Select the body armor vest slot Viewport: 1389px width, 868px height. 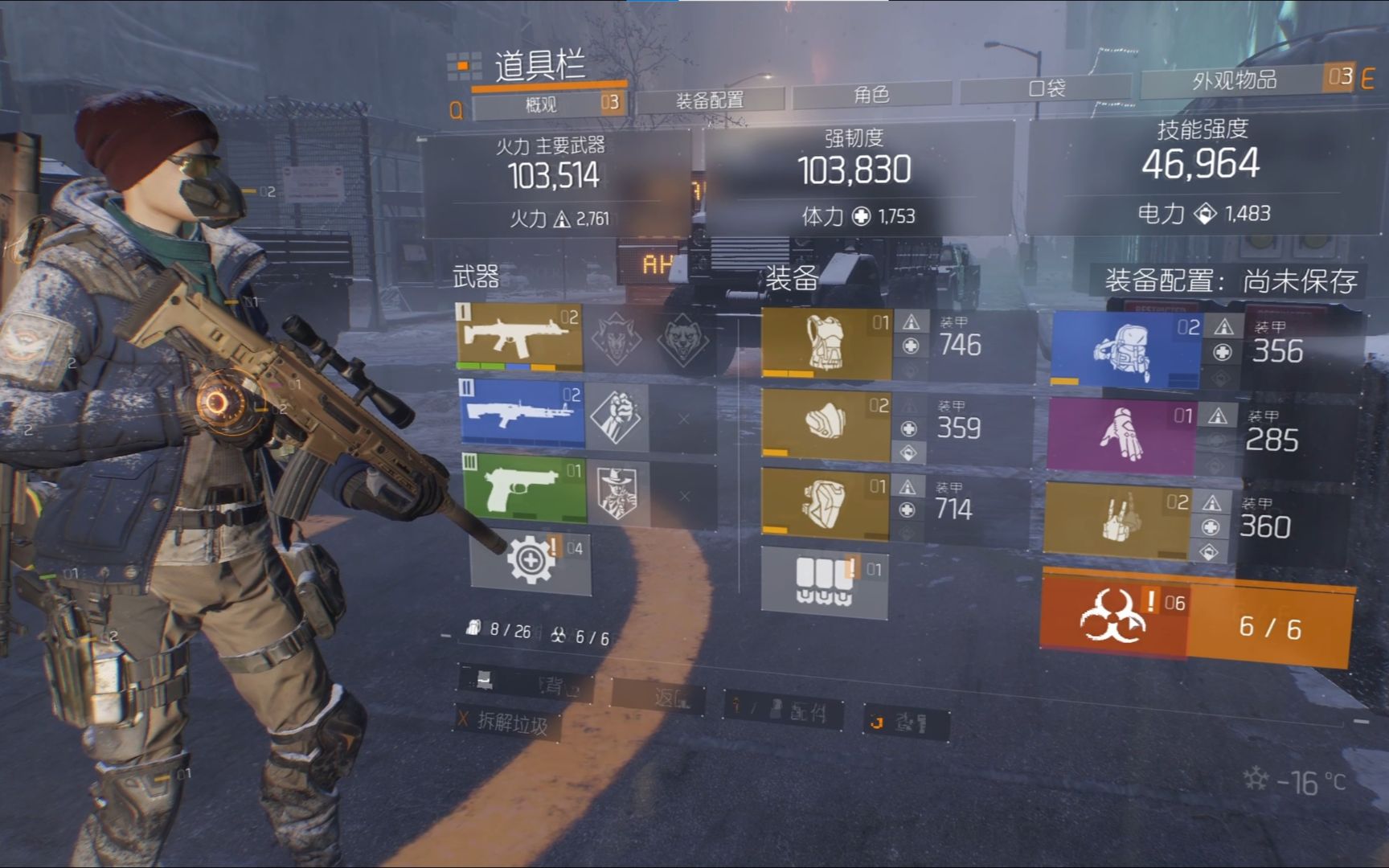point(826,344)
